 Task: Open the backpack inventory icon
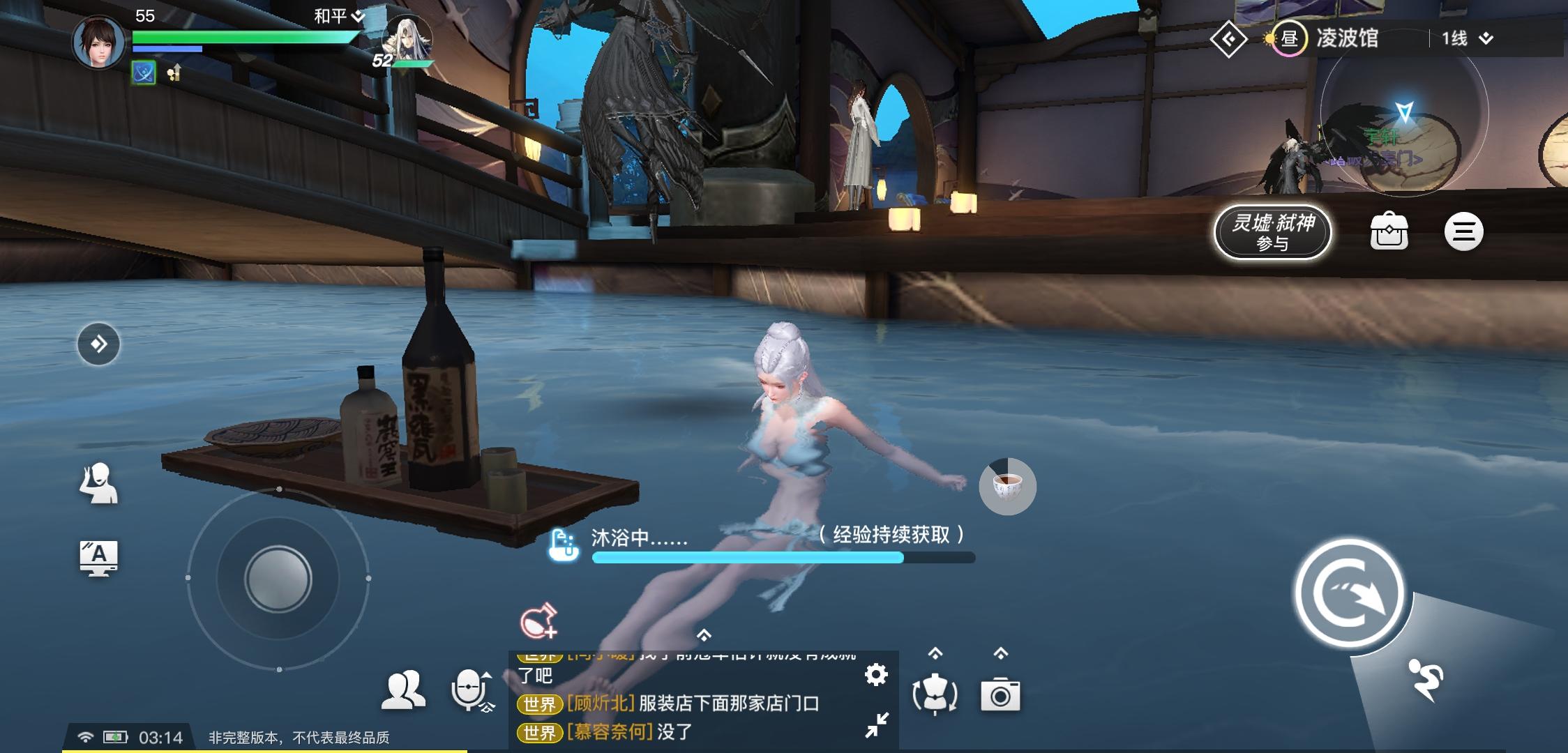point(1391,231)
